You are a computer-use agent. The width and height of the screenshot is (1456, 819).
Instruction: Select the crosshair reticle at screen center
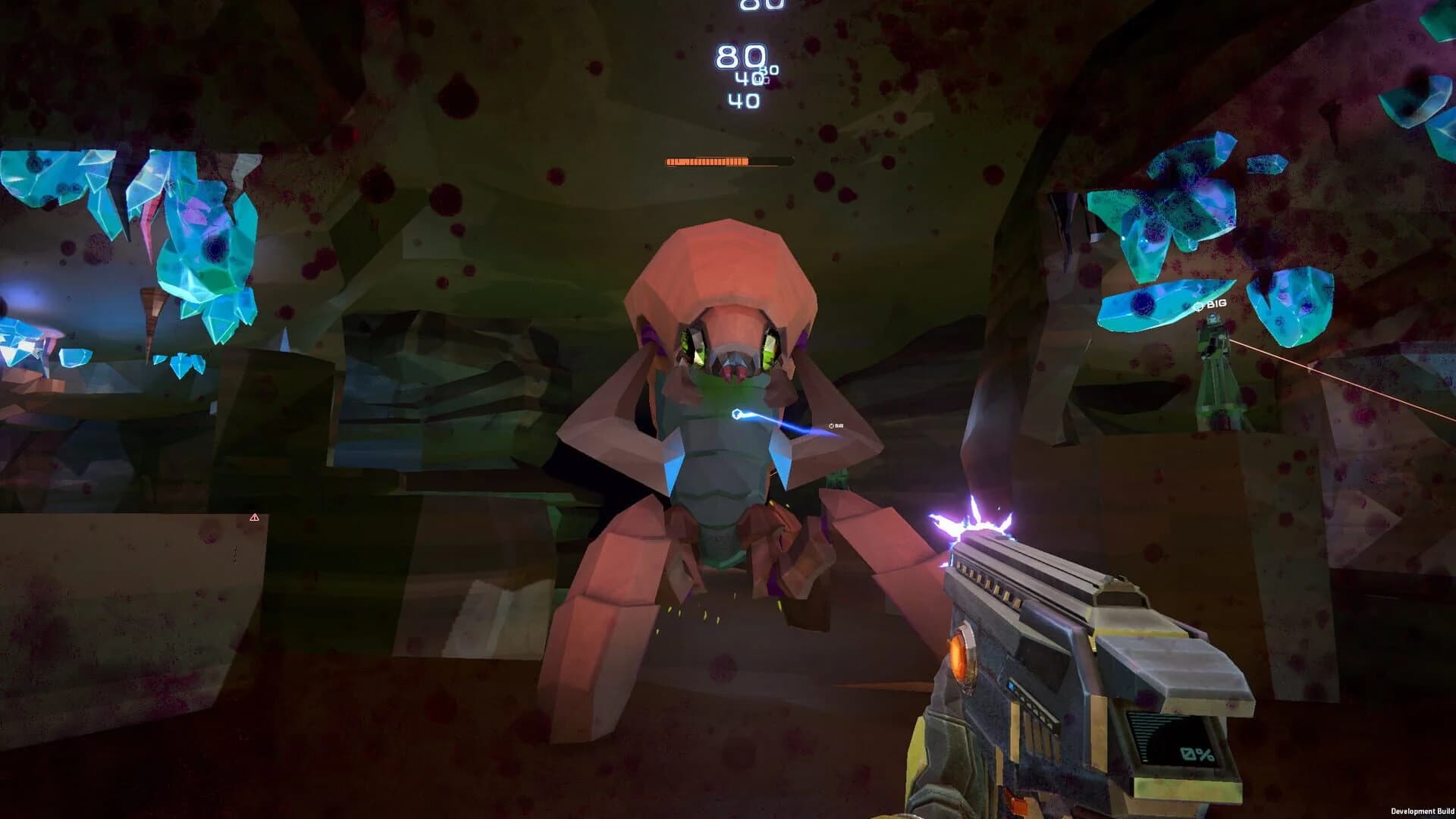pyautogui.click(x=728, y=409)
